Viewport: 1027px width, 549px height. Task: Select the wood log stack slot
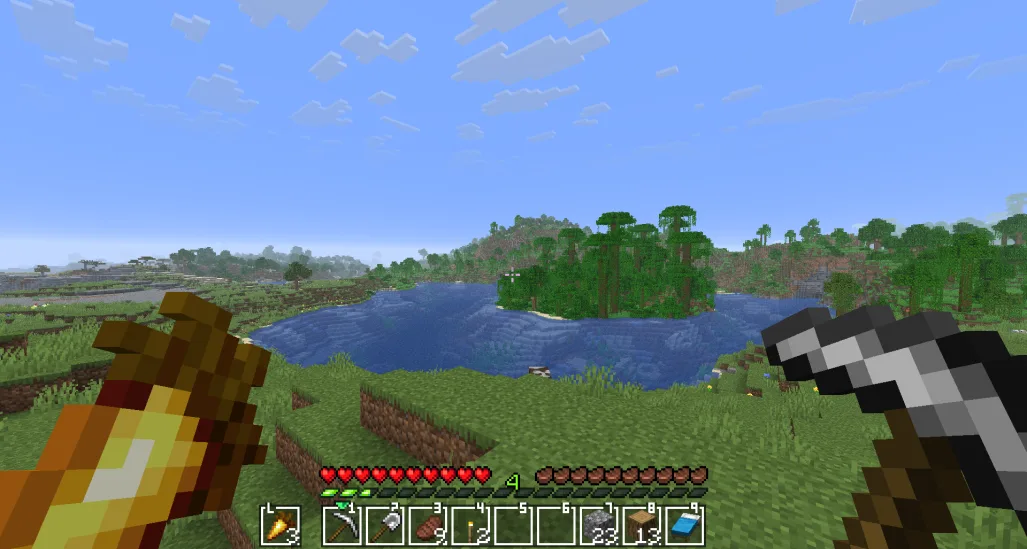point(642,525)
